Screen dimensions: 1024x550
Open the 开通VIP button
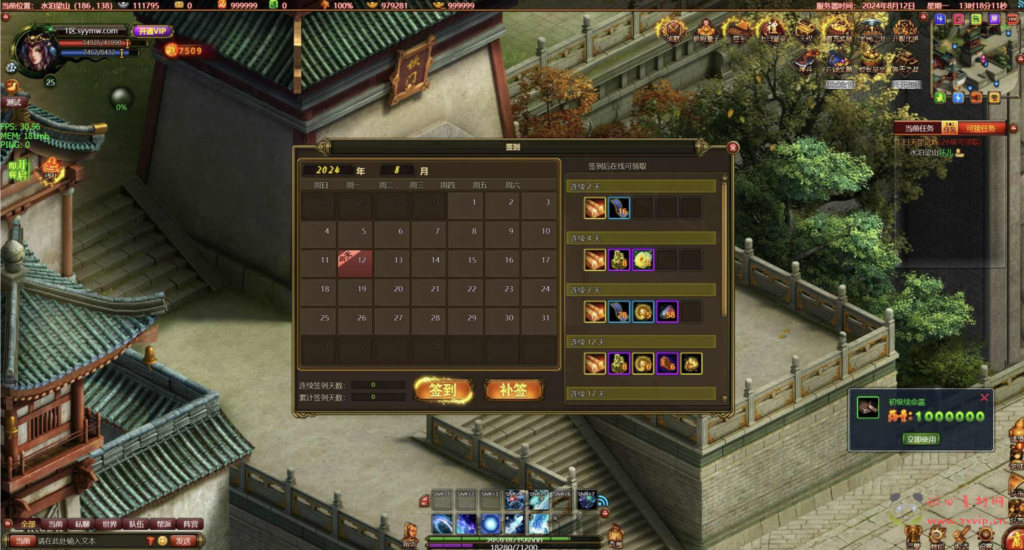pyautogui.click(x=152, y=31)
